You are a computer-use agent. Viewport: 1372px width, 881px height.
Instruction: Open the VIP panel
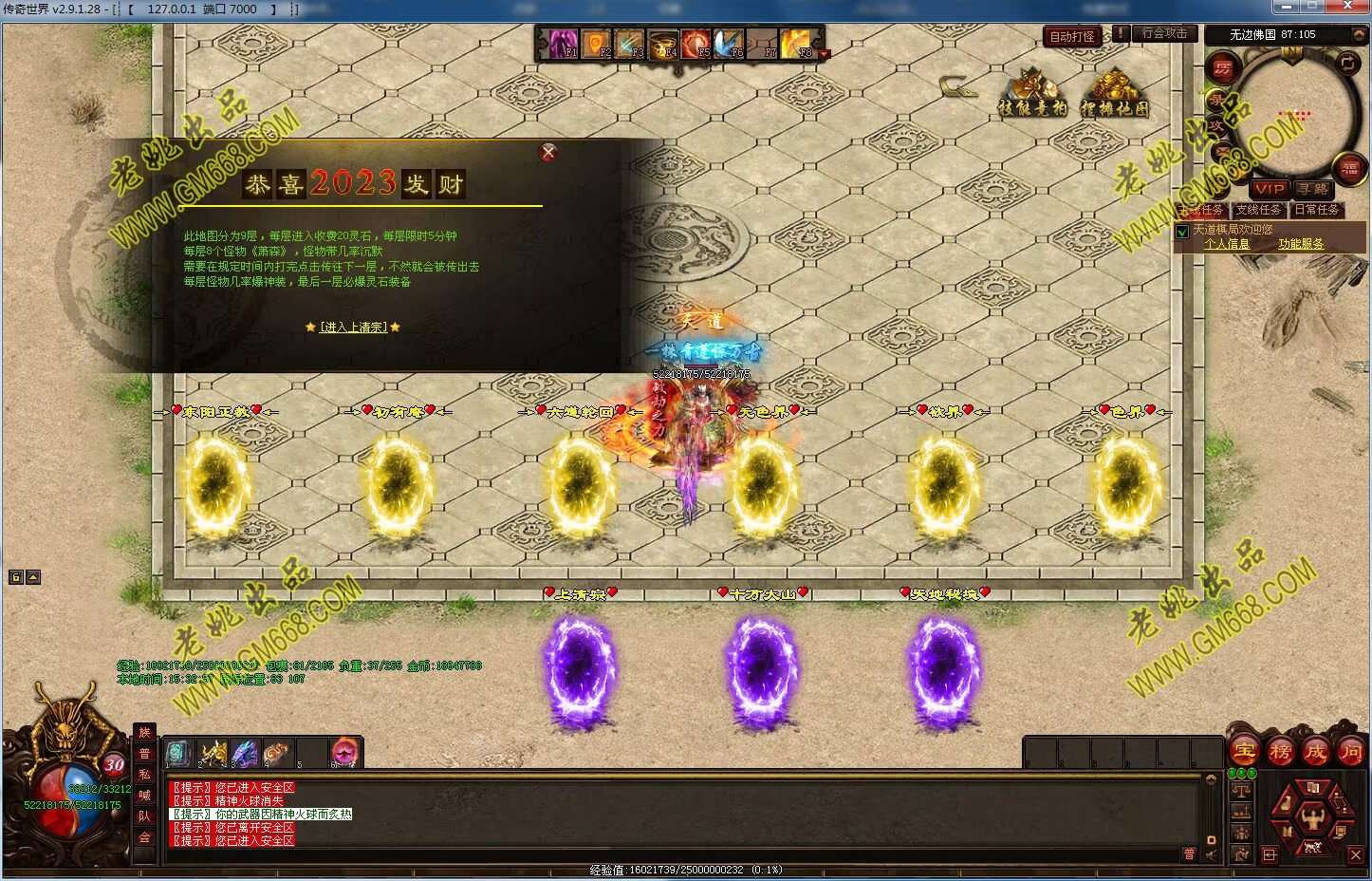pos(1270,189)
